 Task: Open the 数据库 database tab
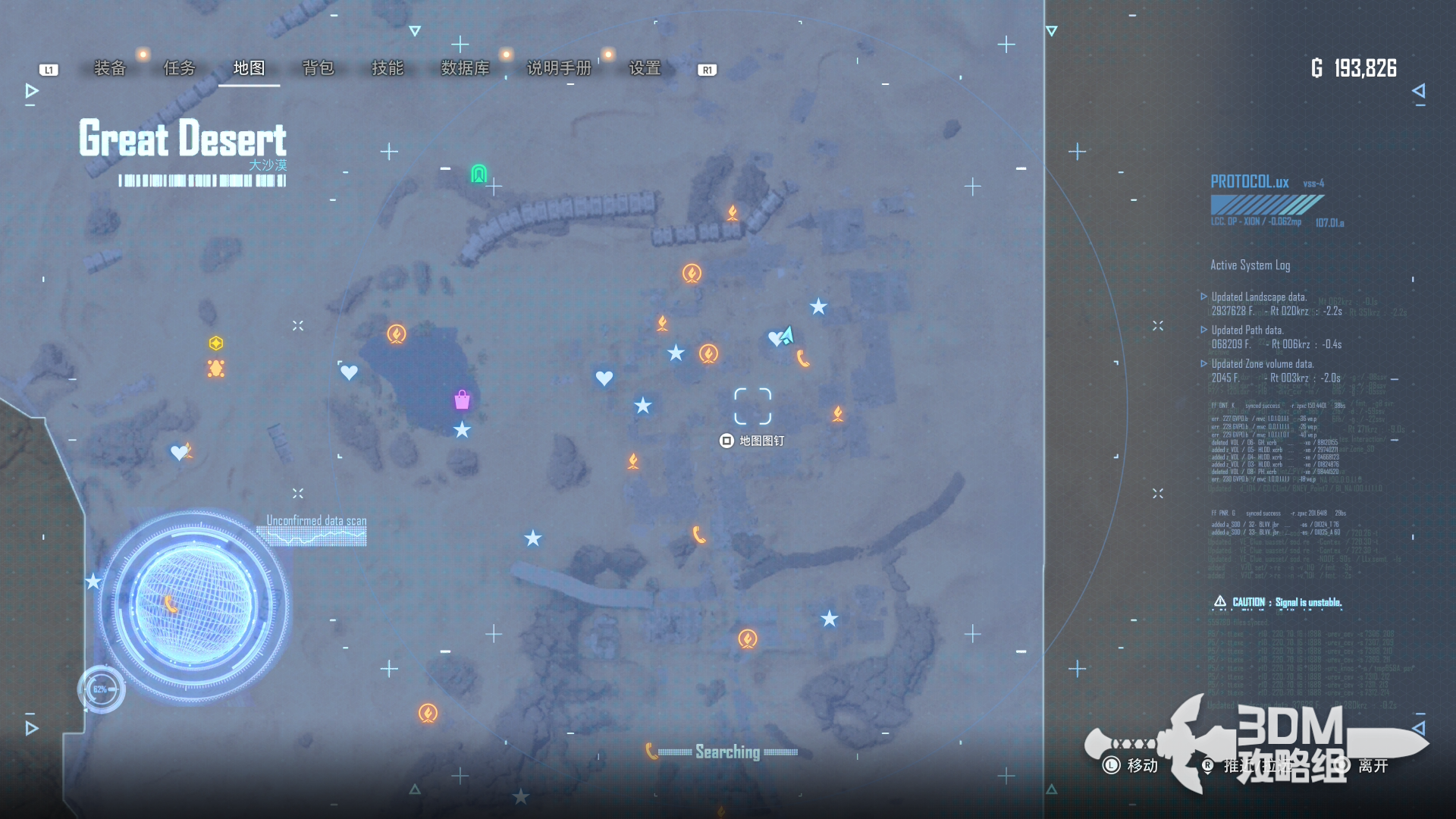(x=465, y=68)
